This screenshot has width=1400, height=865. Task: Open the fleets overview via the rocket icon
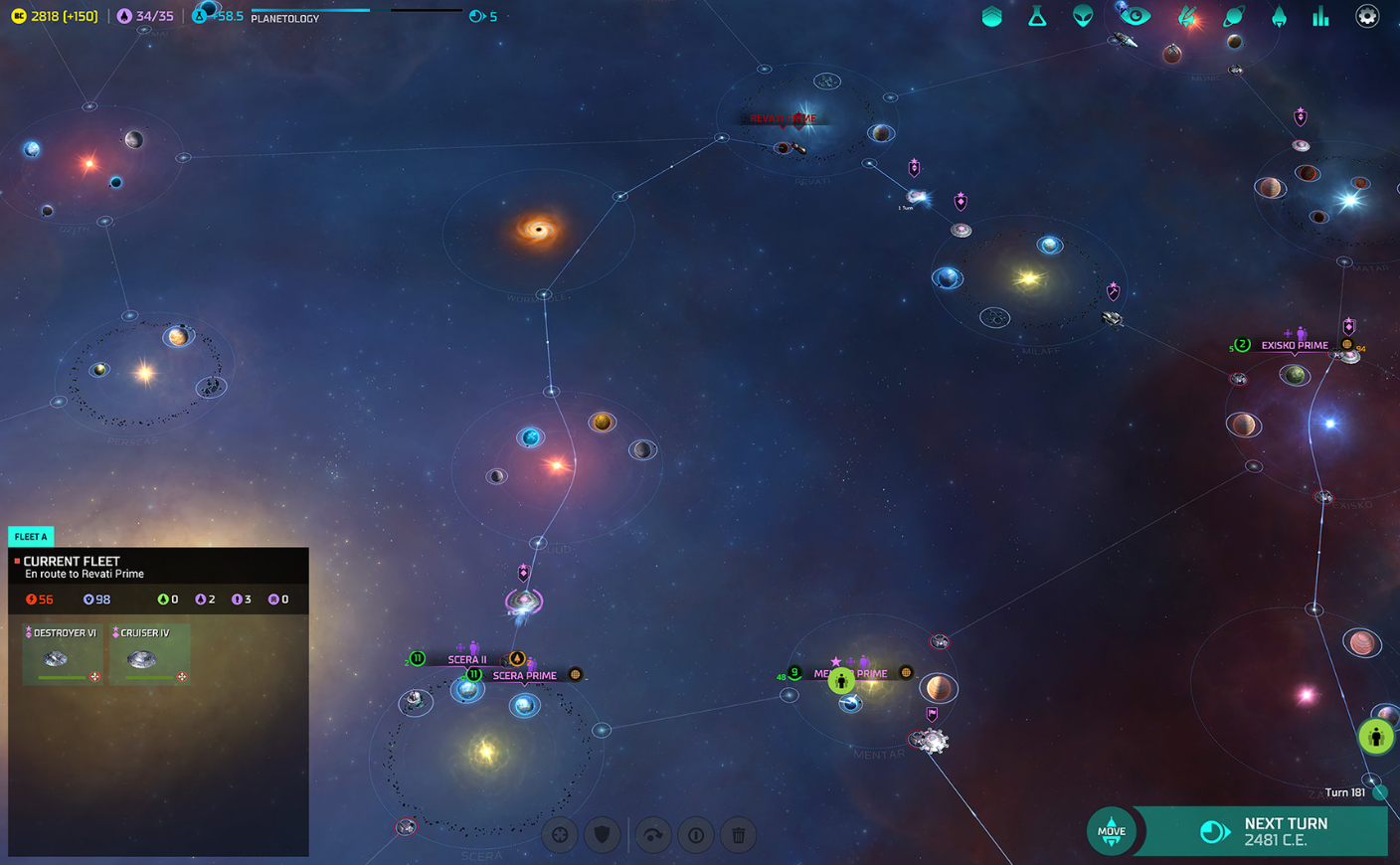click(x=1279, y=16)
